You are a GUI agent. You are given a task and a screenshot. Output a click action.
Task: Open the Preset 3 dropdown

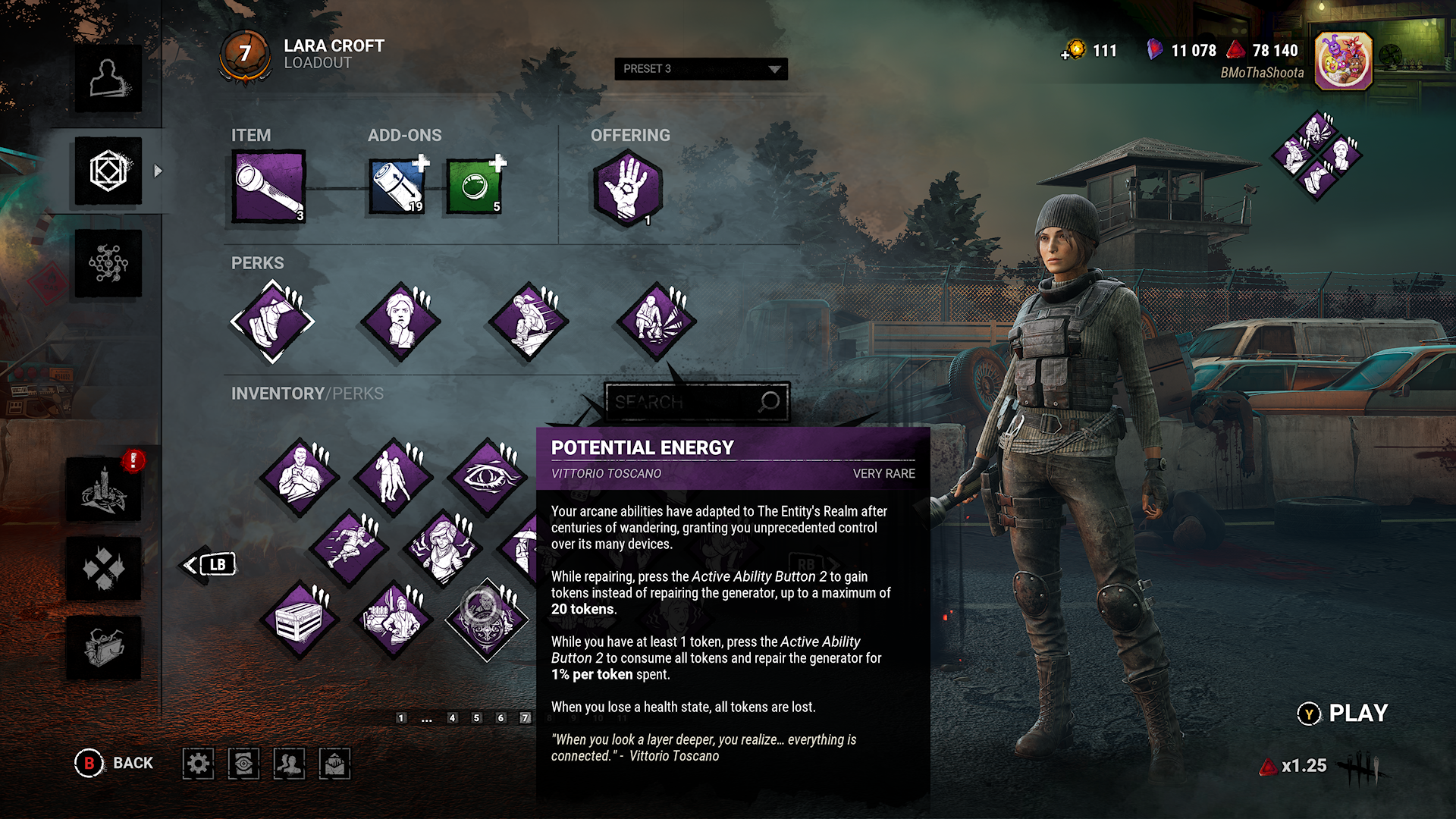click(701, 69)
